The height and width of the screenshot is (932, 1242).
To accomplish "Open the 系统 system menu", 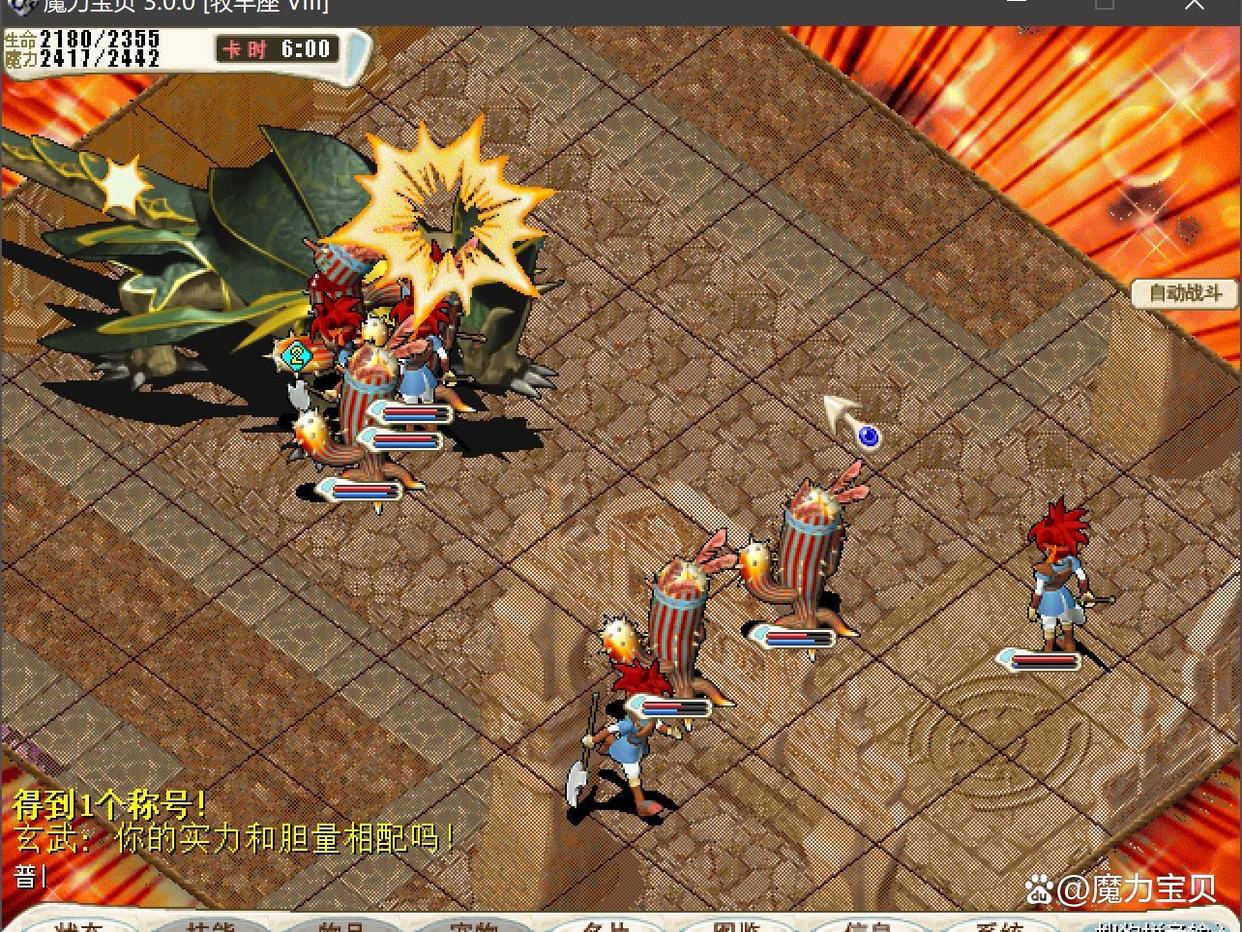I will point(998,925).
